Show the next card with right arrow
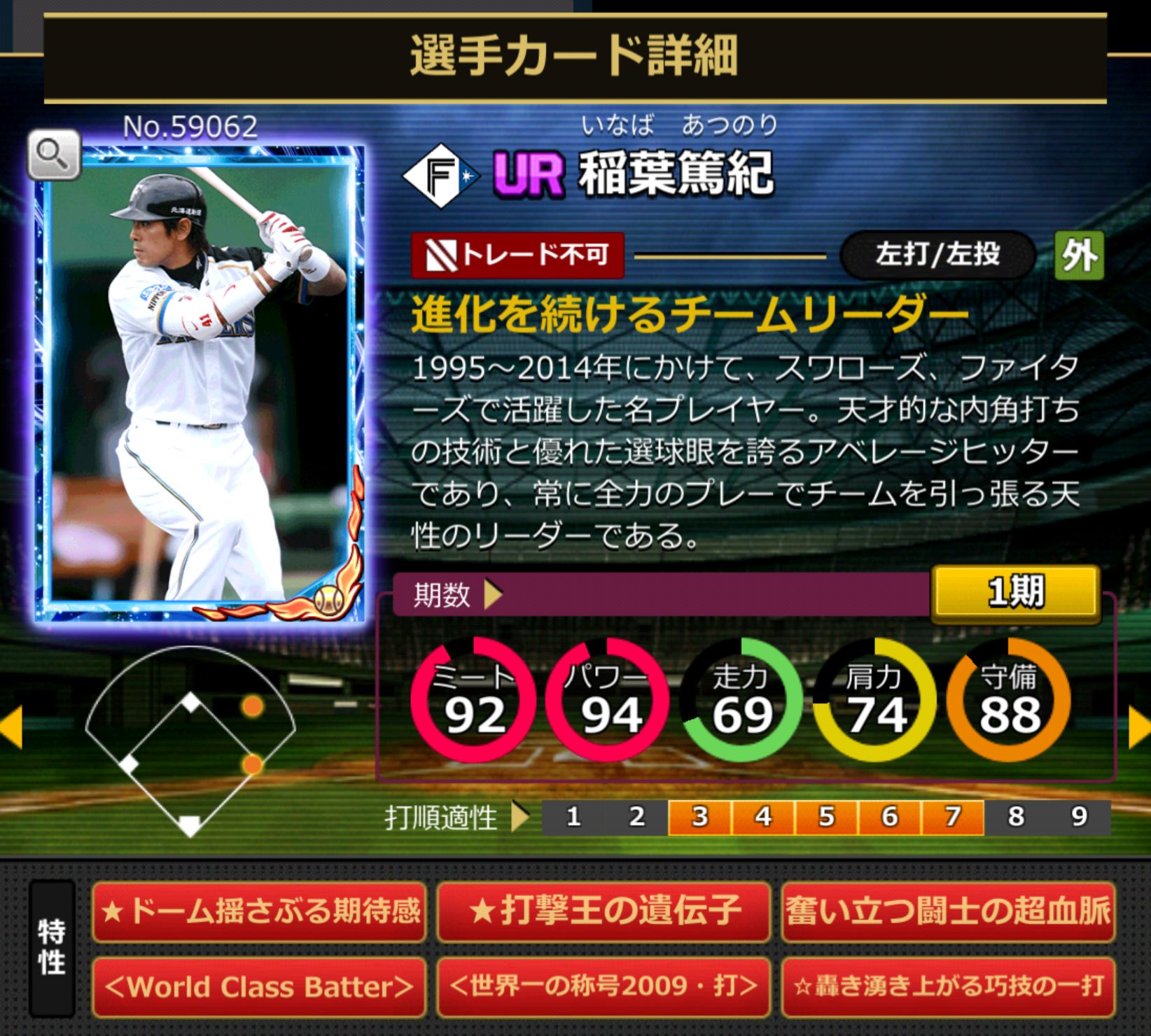1151x1036 pixels. [x=1139, y=728]
